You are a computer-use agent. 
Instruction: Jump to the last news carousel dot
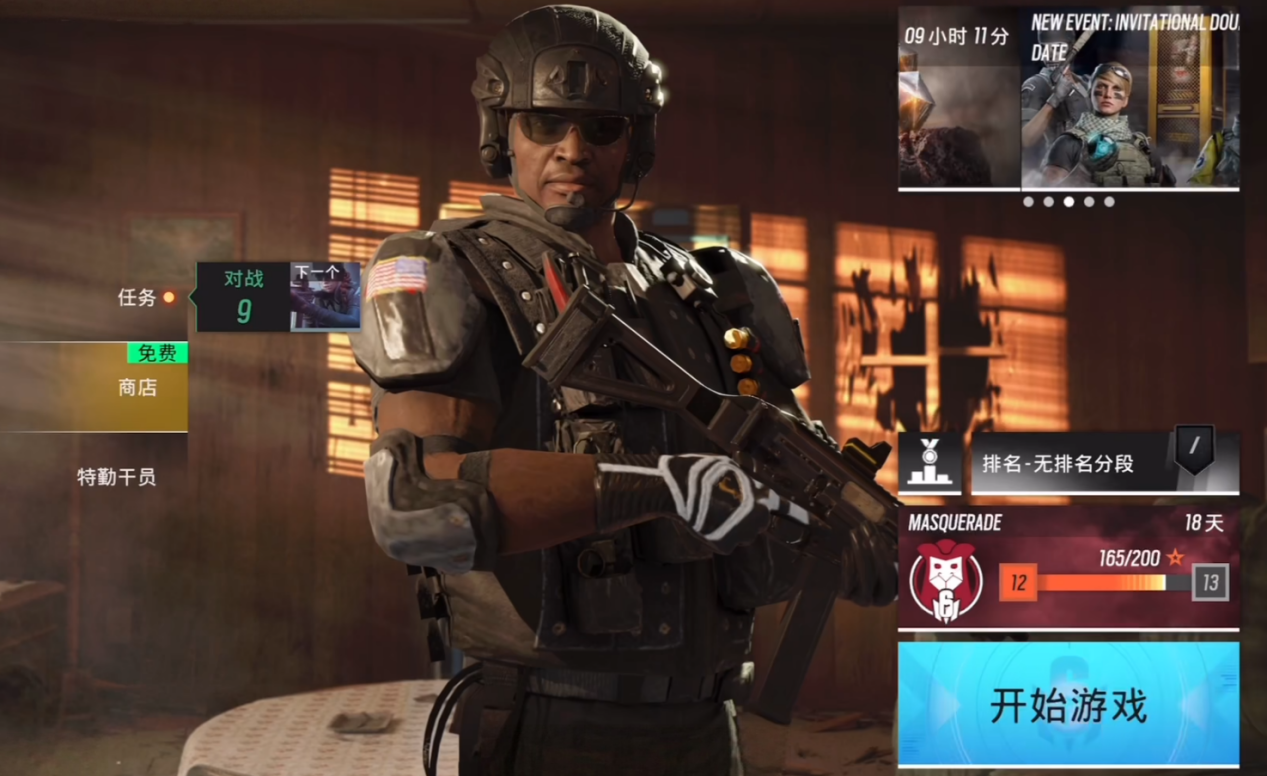(1109, 201)
